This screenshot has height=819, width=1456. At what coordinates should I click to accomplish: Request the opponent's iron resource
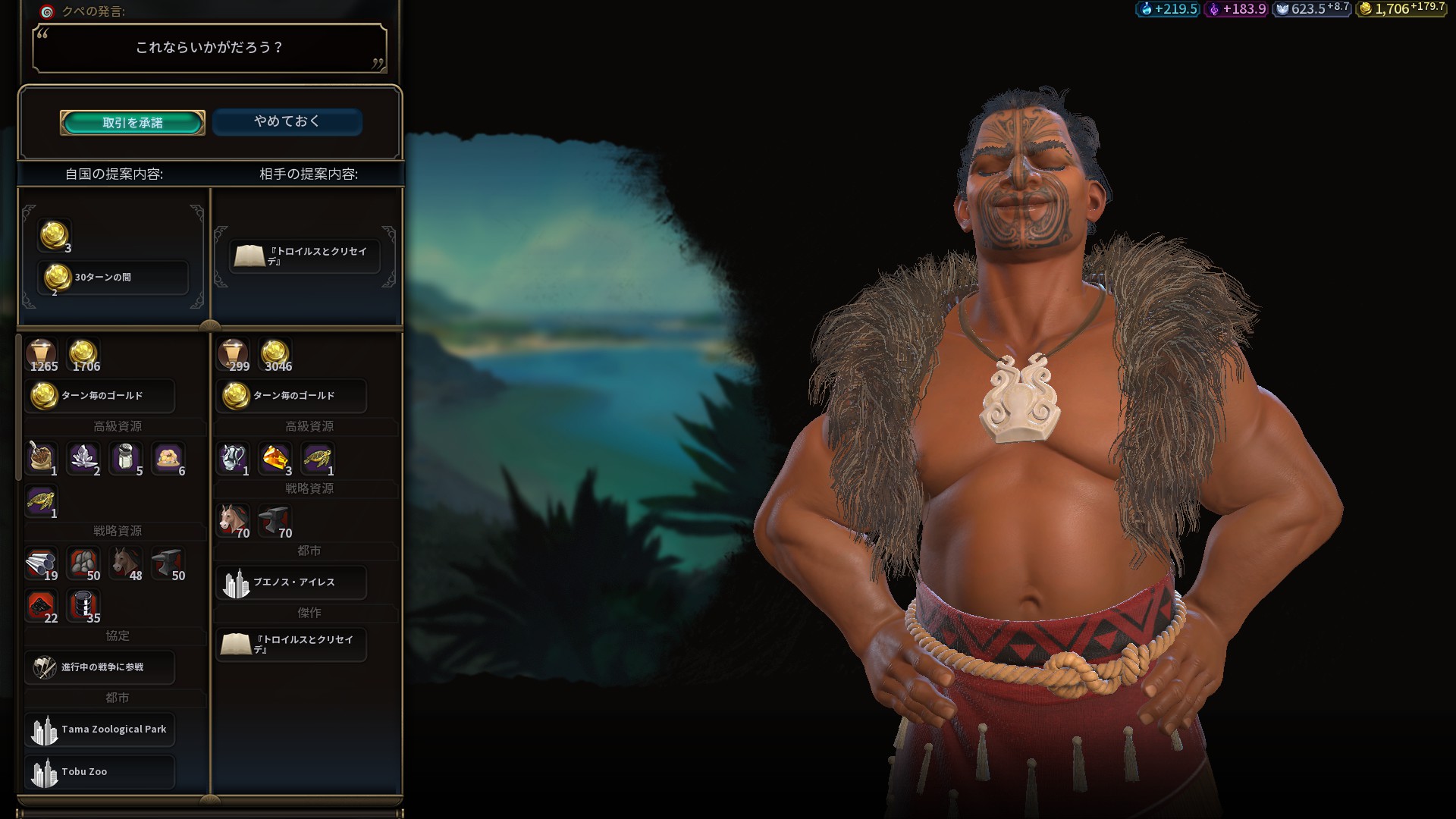(x=275, y=522)
